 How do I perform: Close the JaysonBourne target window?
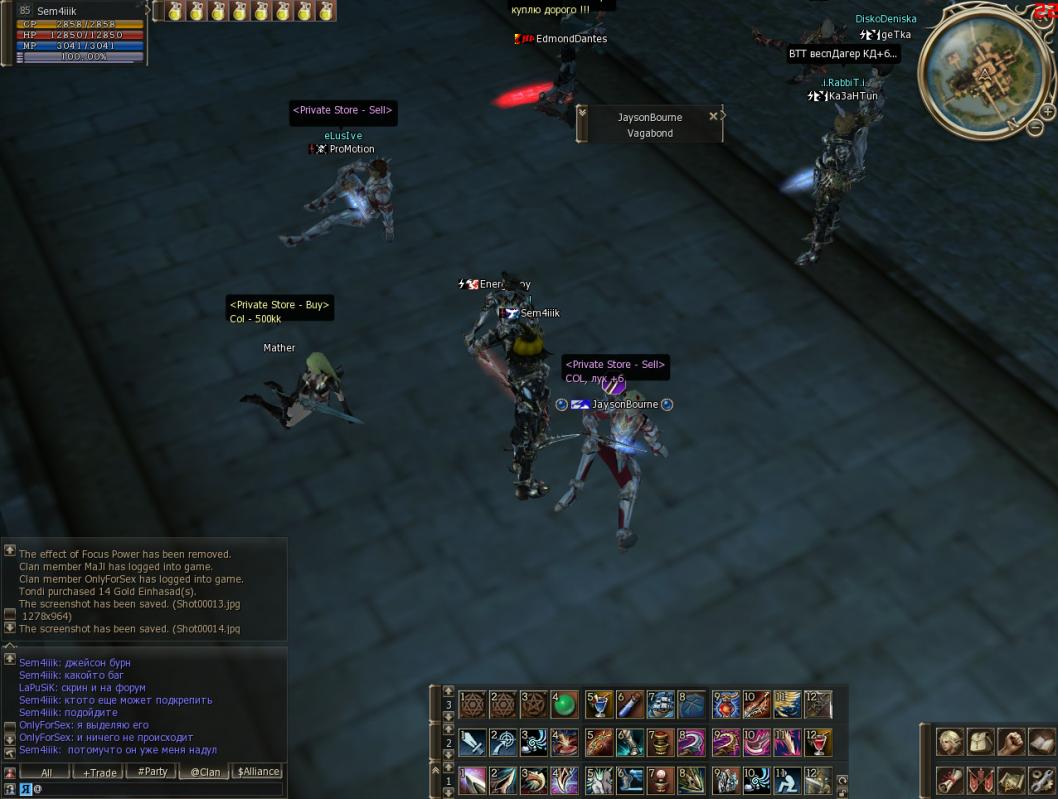(713, 116)
